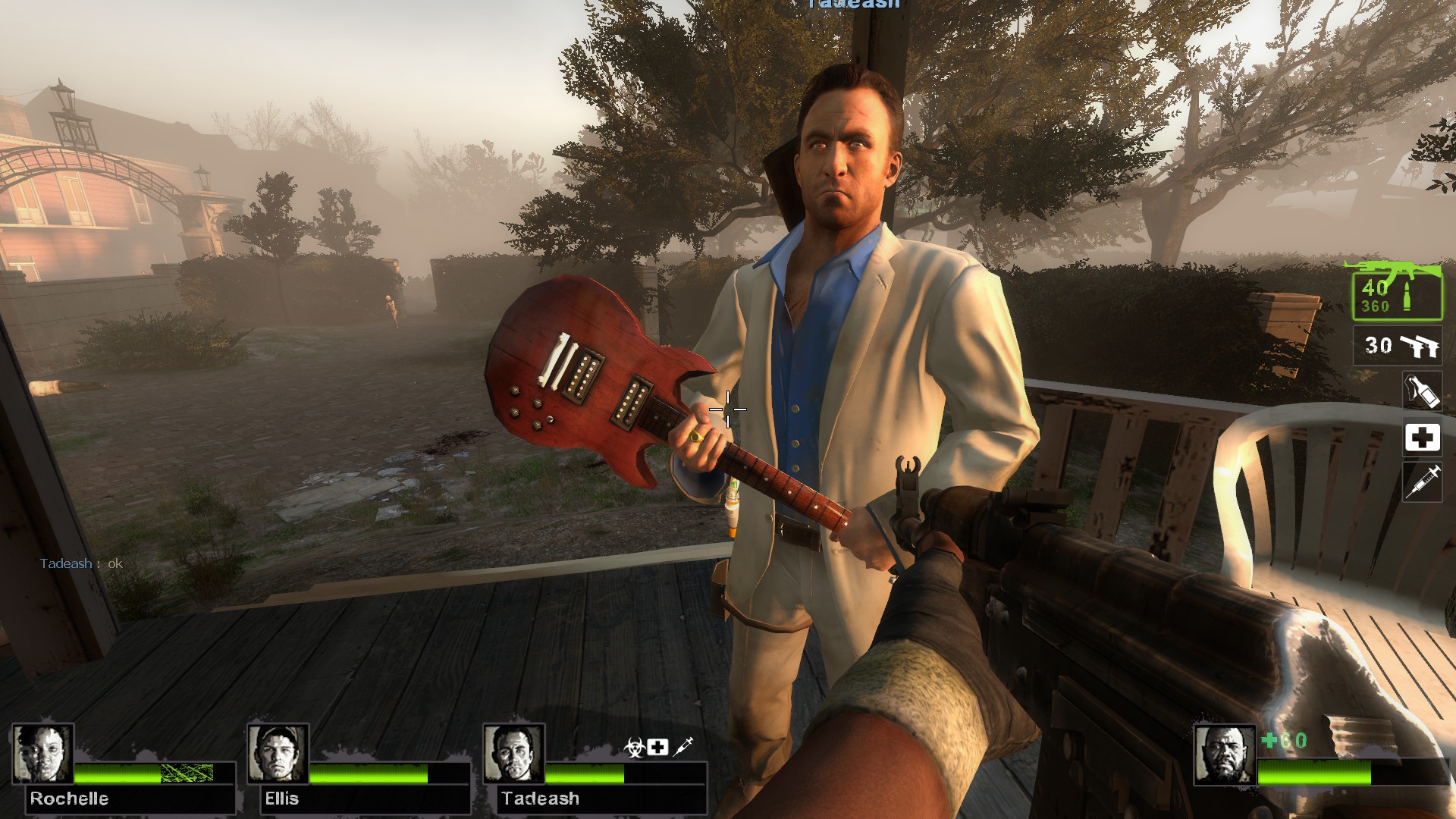The width and height of the screenshot is (1456, 819).
Task: Select the molotov throwable slot
Action: tap(1422, 391)
